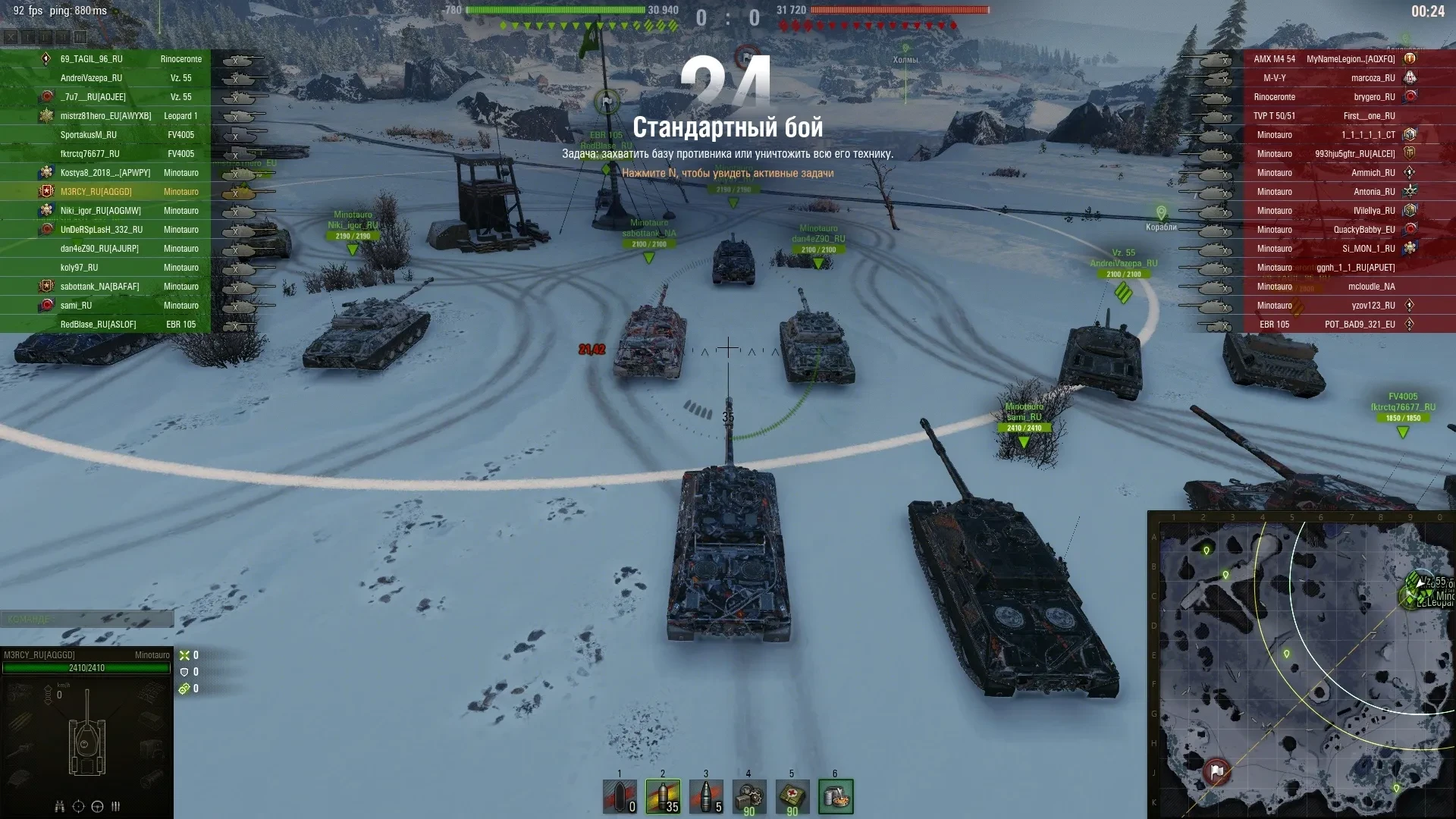This screenshot has width=1456, height=819.
Task: Use the repair kit consumable
Action: pos(749,796)
